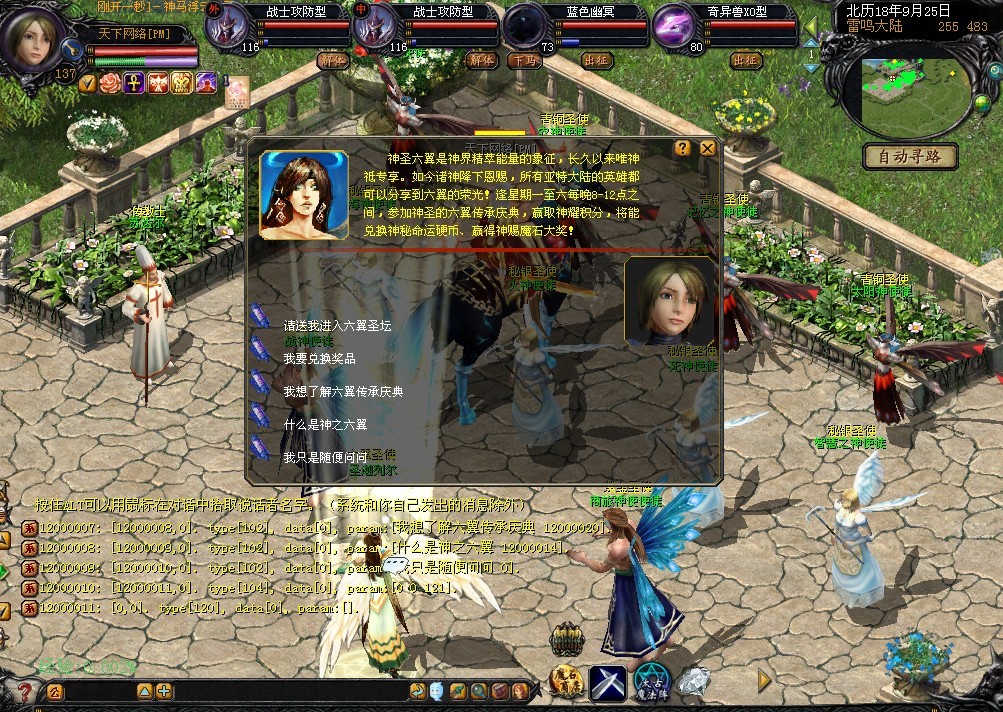Viewport: 1003px width, 712px height.
Task: Click the 自动寻路 auto-pathfinding button
Action: [x=910, y=156]
